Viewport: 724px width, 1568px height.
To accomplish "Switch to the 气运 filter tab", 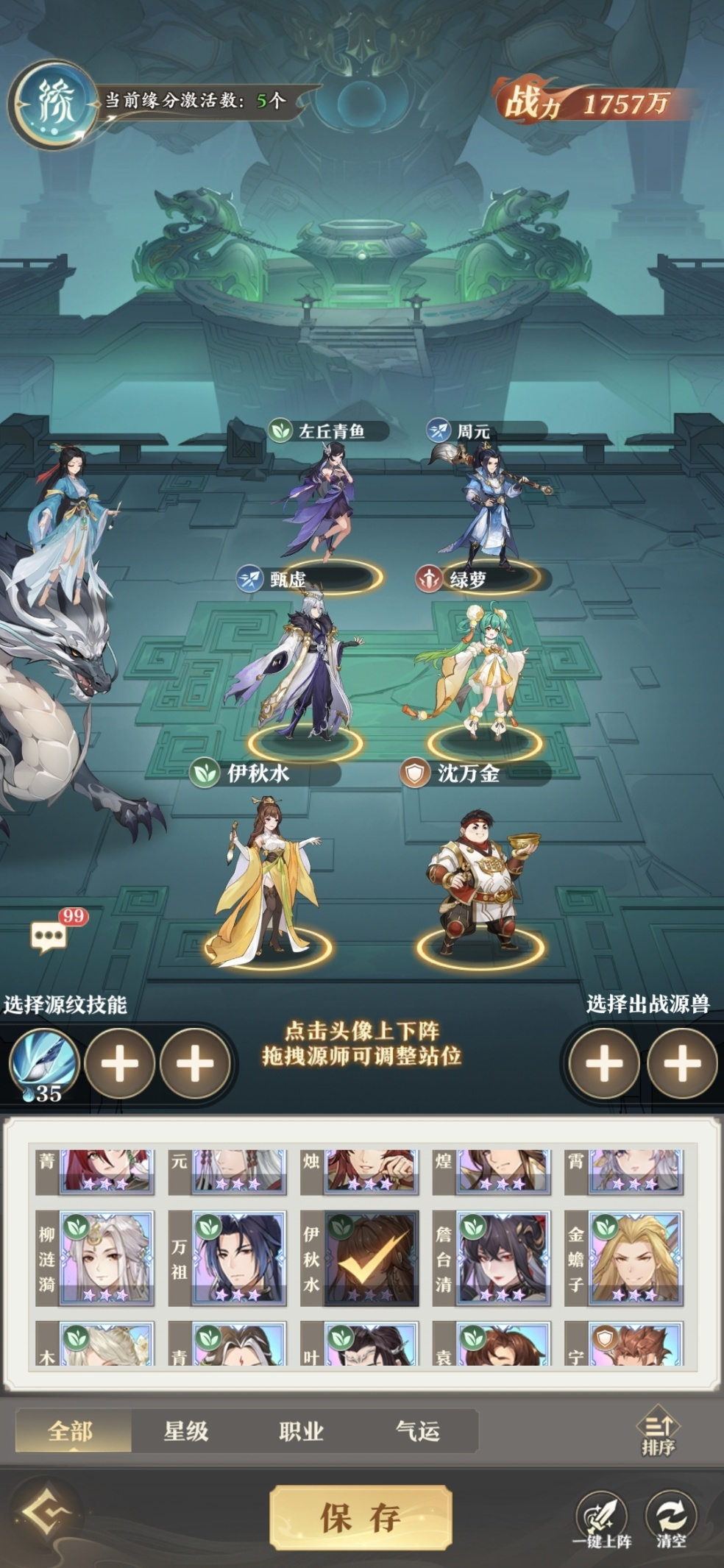I will (417, 1431).
